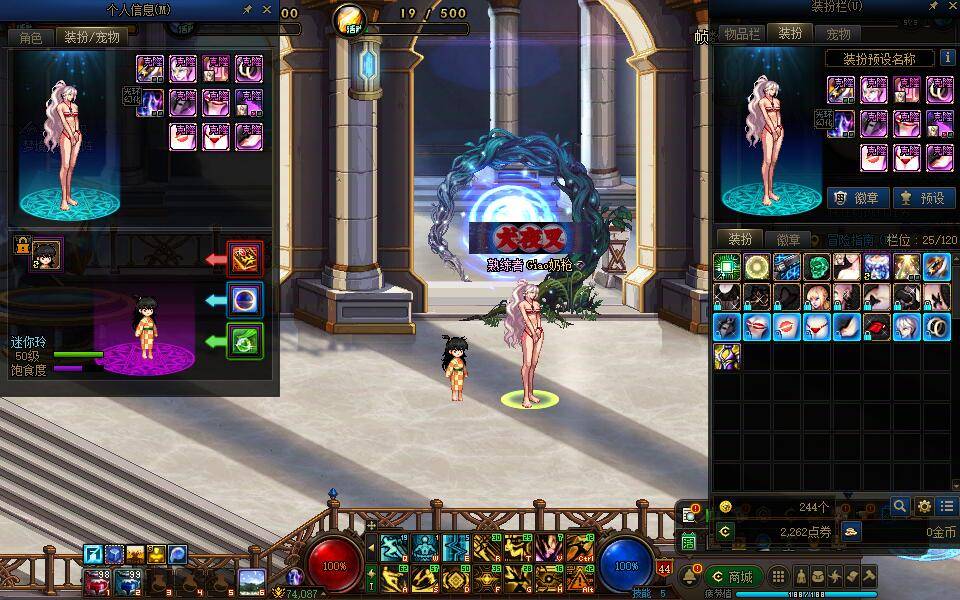Open the 商城 shop button
Viewport: 960px width, 600px height.
733,576
